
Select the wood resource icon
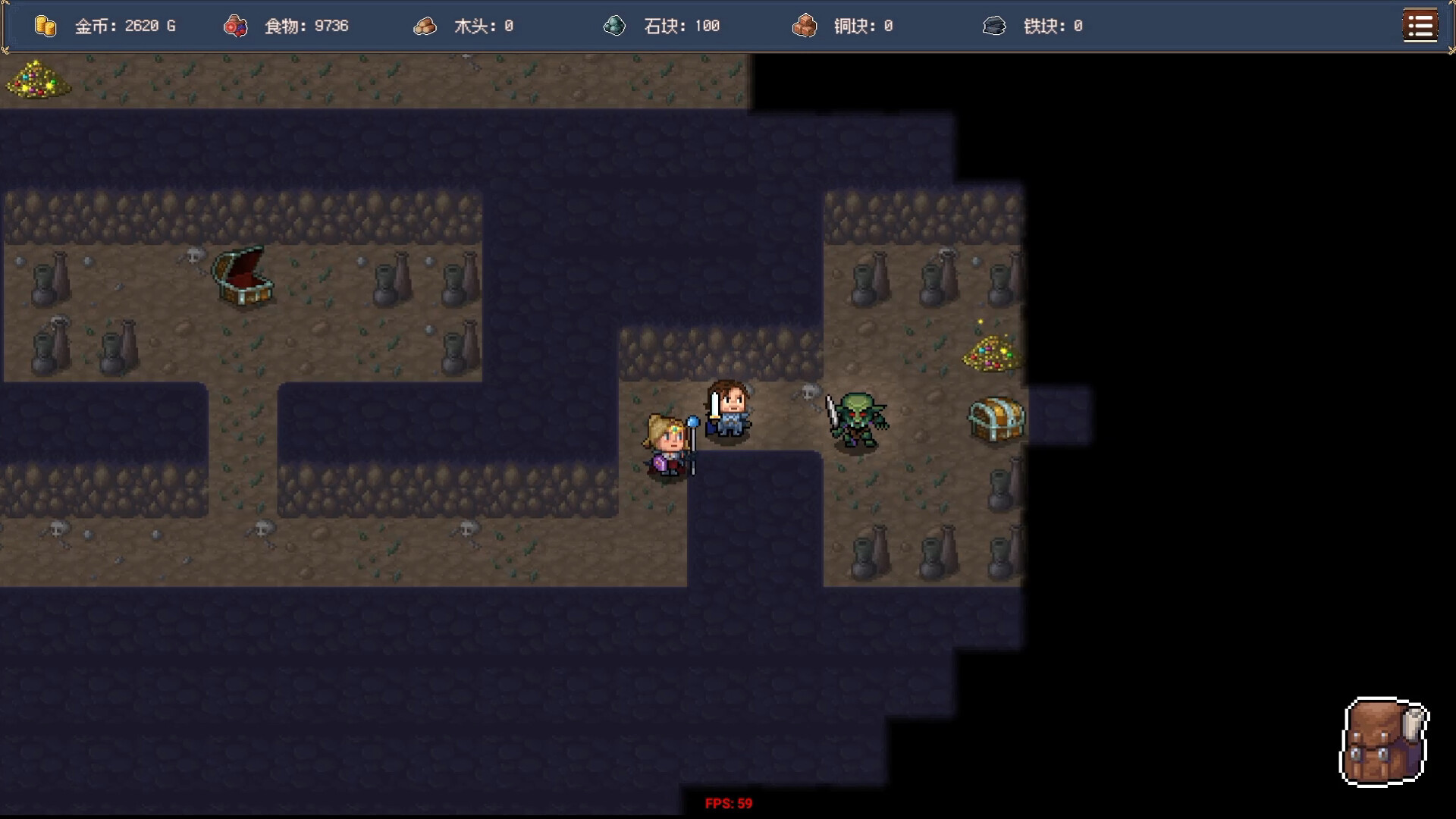(x=425, y=25)
